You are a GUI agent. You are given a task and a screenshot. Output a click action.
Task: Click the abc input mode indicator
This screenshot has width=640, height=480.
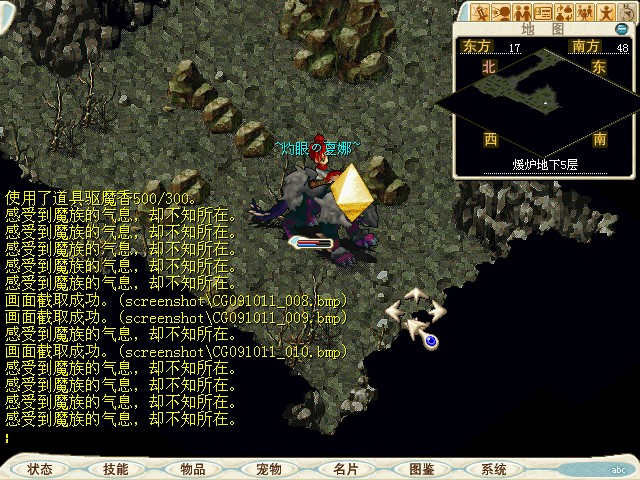tap(617, 468)
